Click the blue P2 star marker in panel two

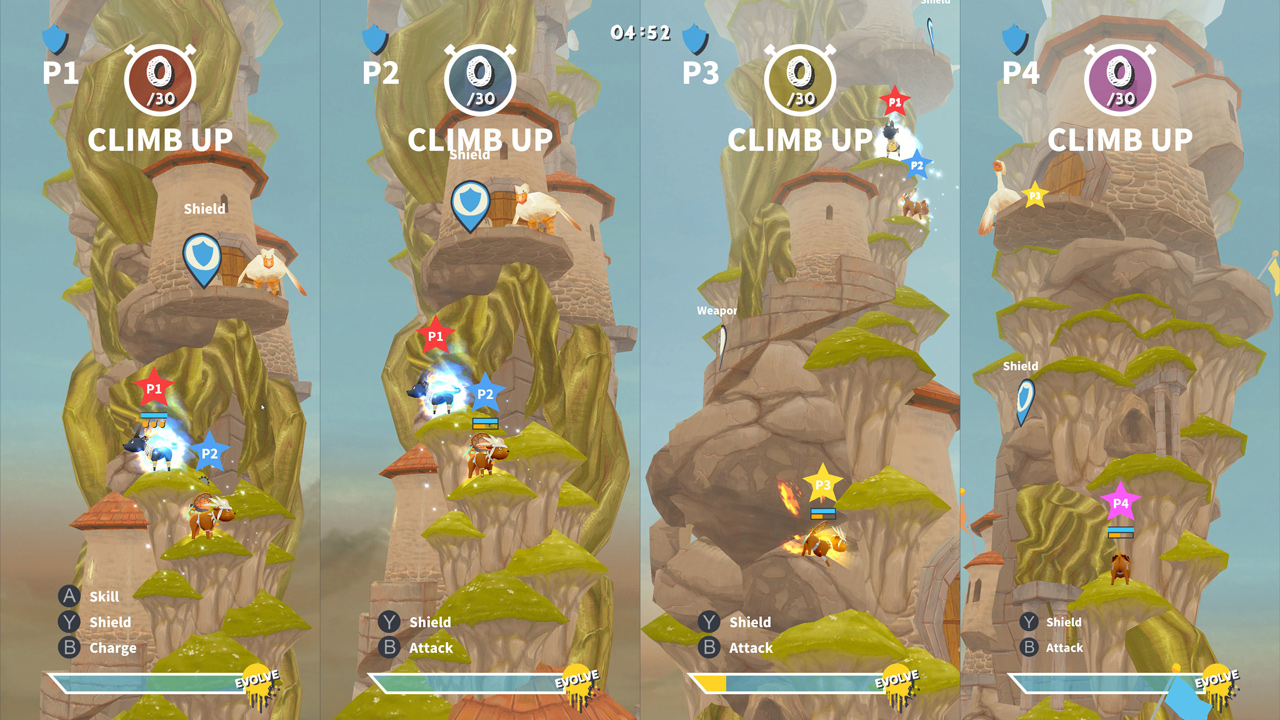click(x=484, y=396)
